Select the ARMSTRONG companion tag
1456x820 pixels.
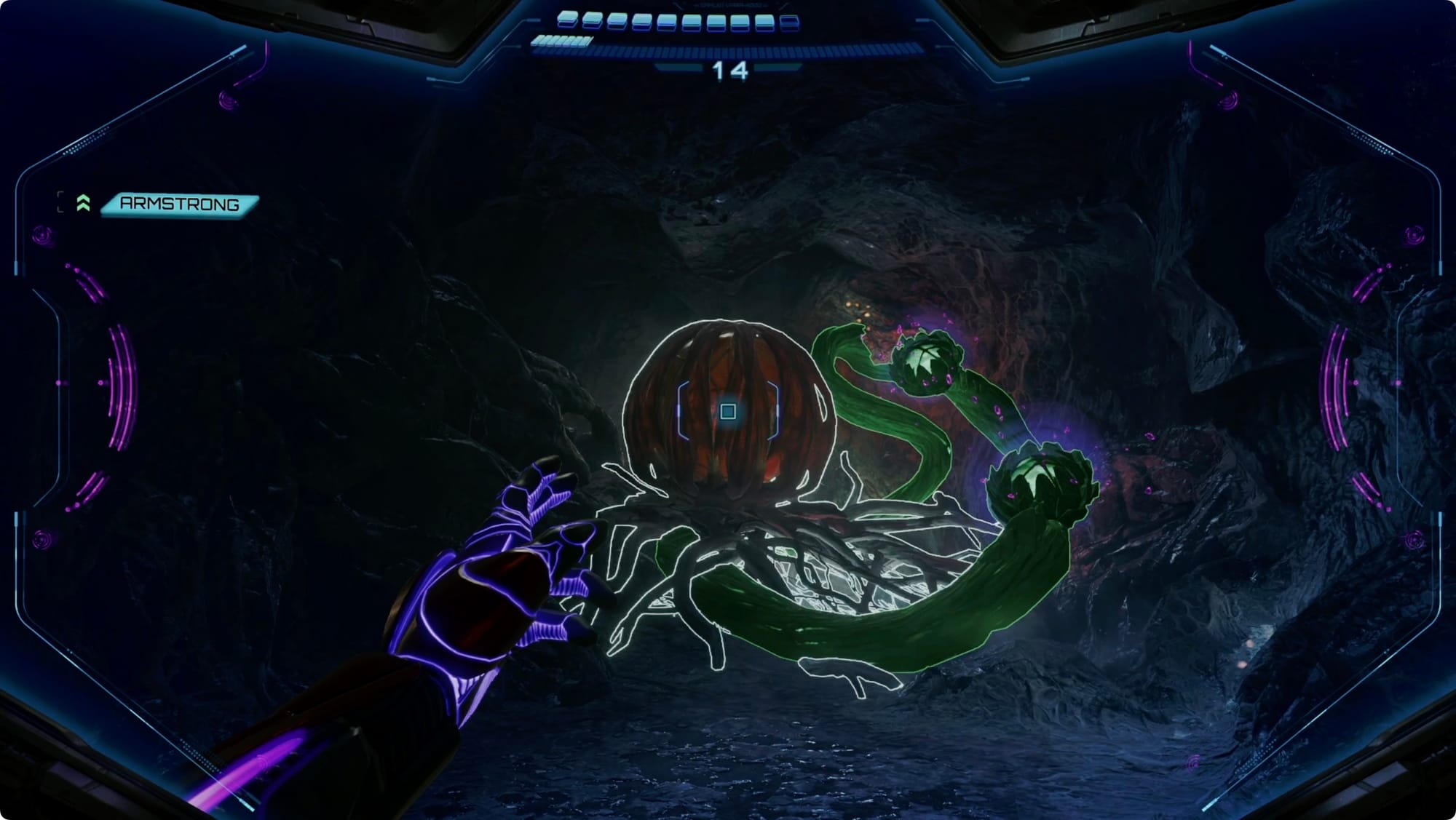click(179, 204)
